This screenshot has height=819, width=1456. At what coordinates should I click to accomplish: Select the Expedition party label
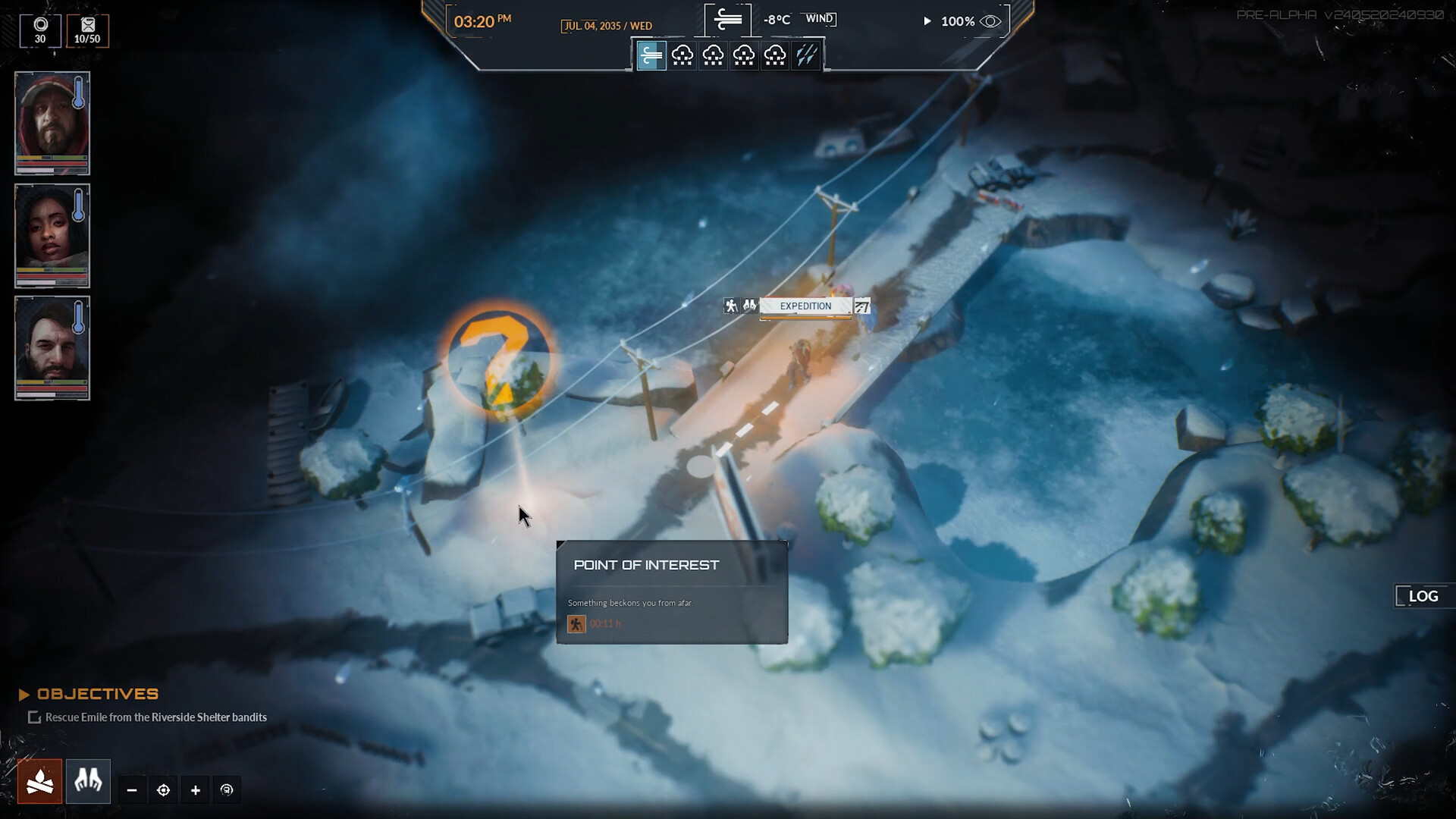(805, 306)
